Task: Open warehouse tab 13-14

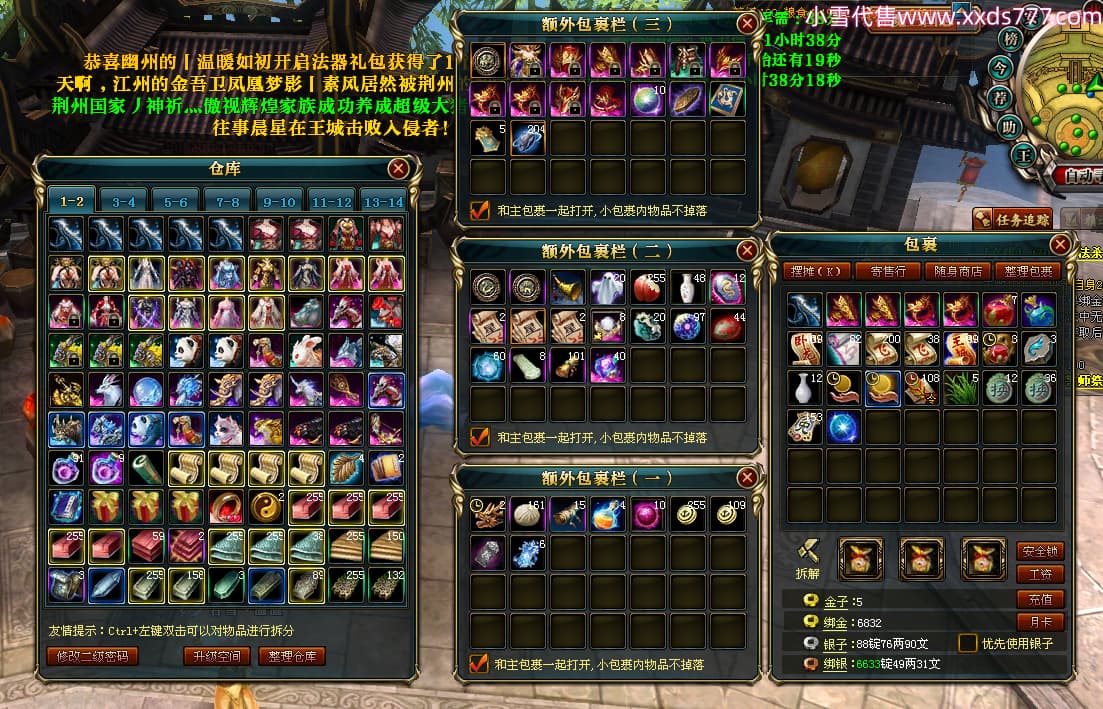Action: [383, 202]
